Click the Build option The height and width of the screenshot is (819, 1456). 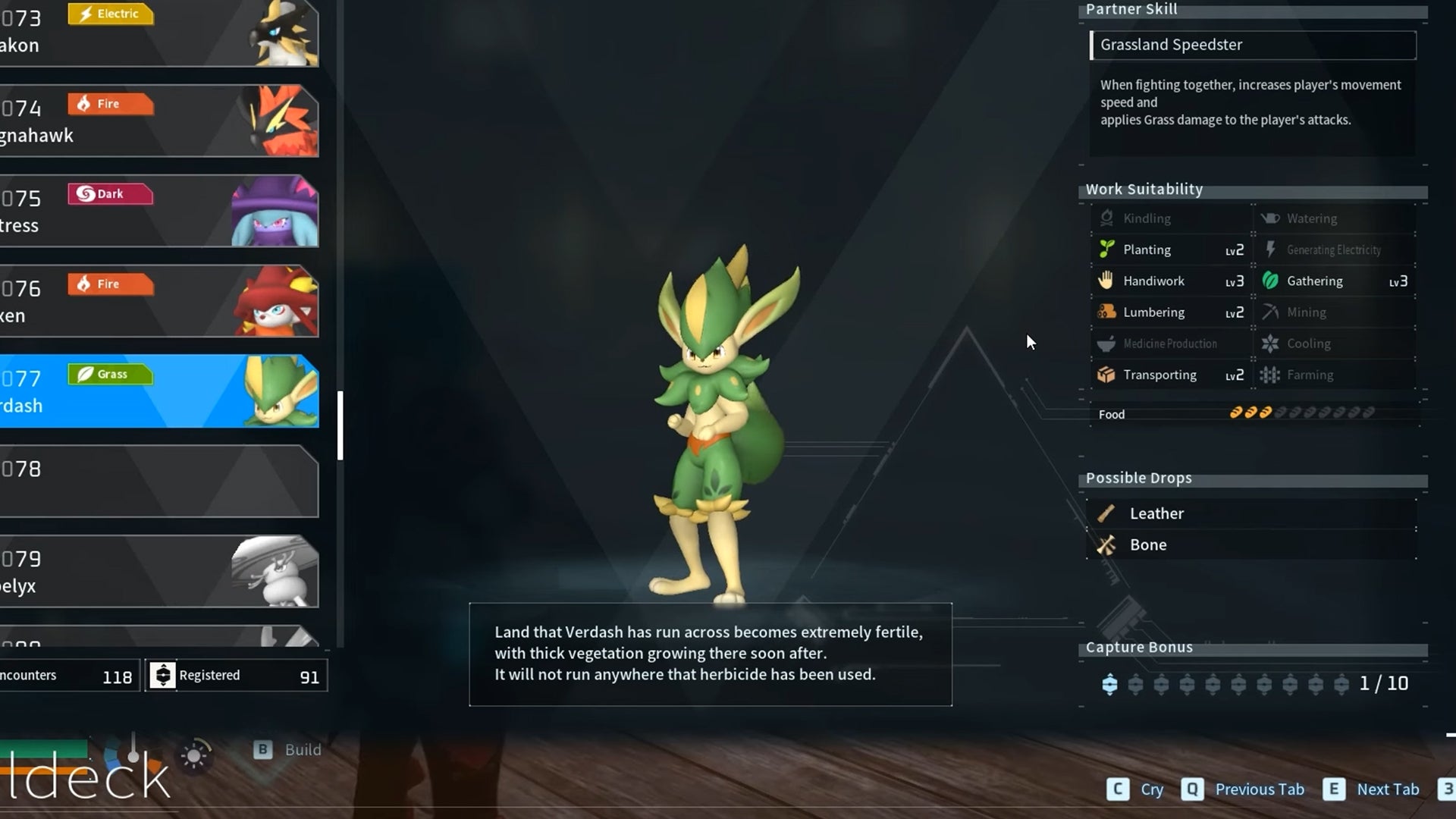286,750
